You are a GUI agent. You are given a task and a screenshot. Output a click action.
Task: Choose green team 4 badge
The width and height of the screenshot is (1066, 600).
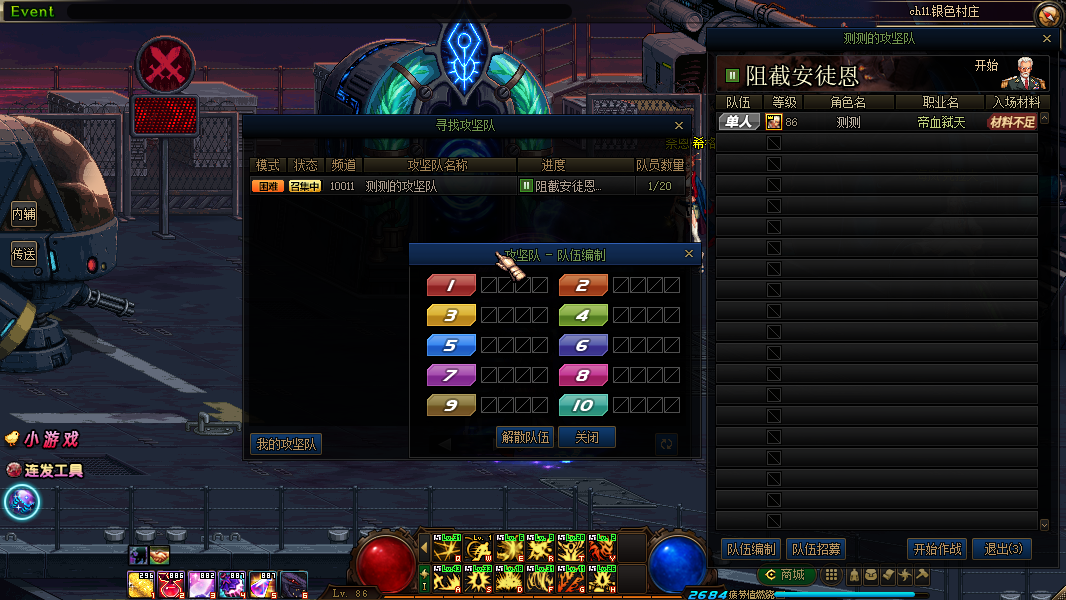coord(583,315)
